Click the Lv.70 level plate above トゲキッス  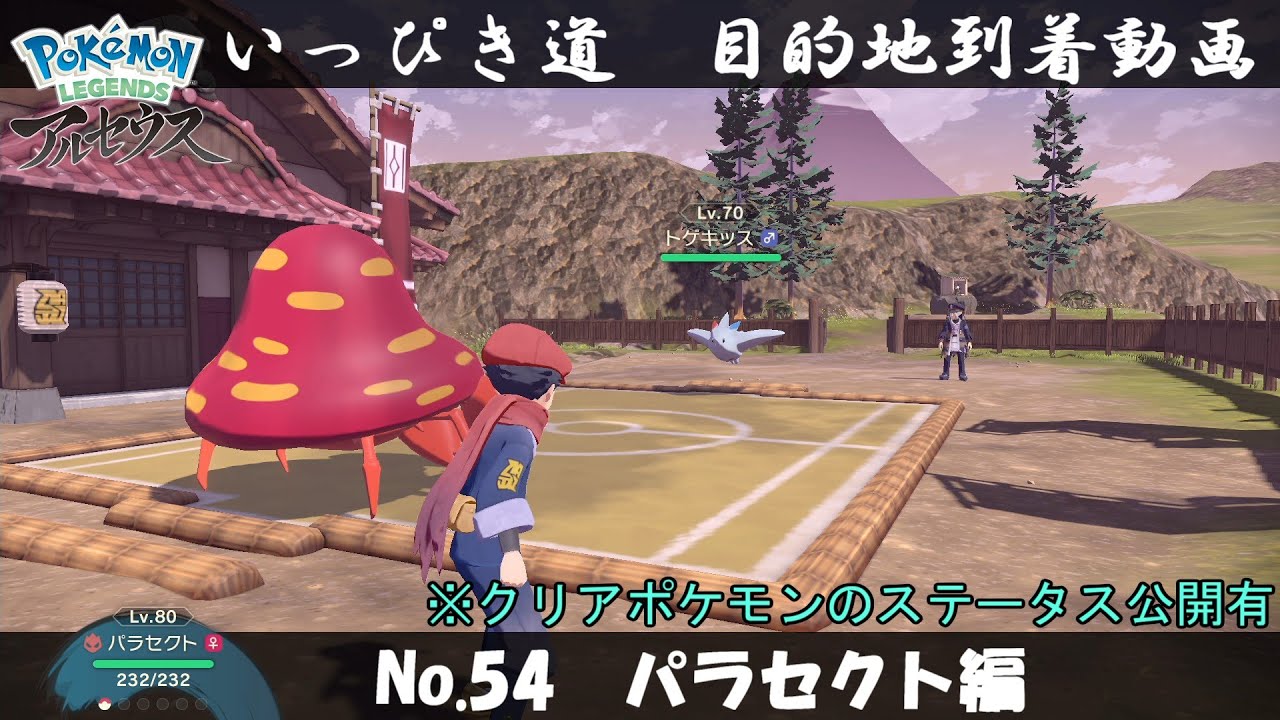(720, 213)
